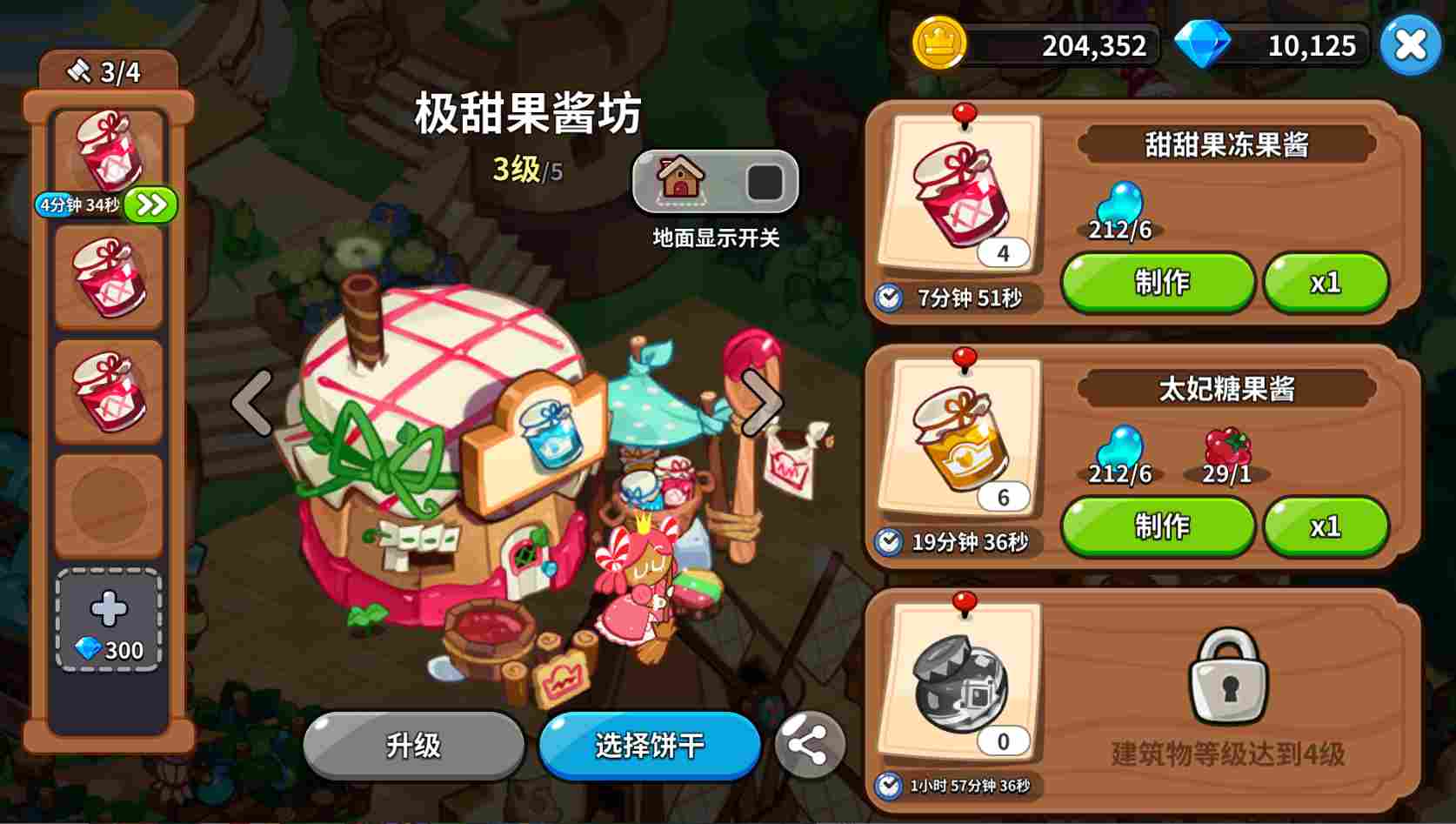Browse right with the next building arrow

[764, 402]
